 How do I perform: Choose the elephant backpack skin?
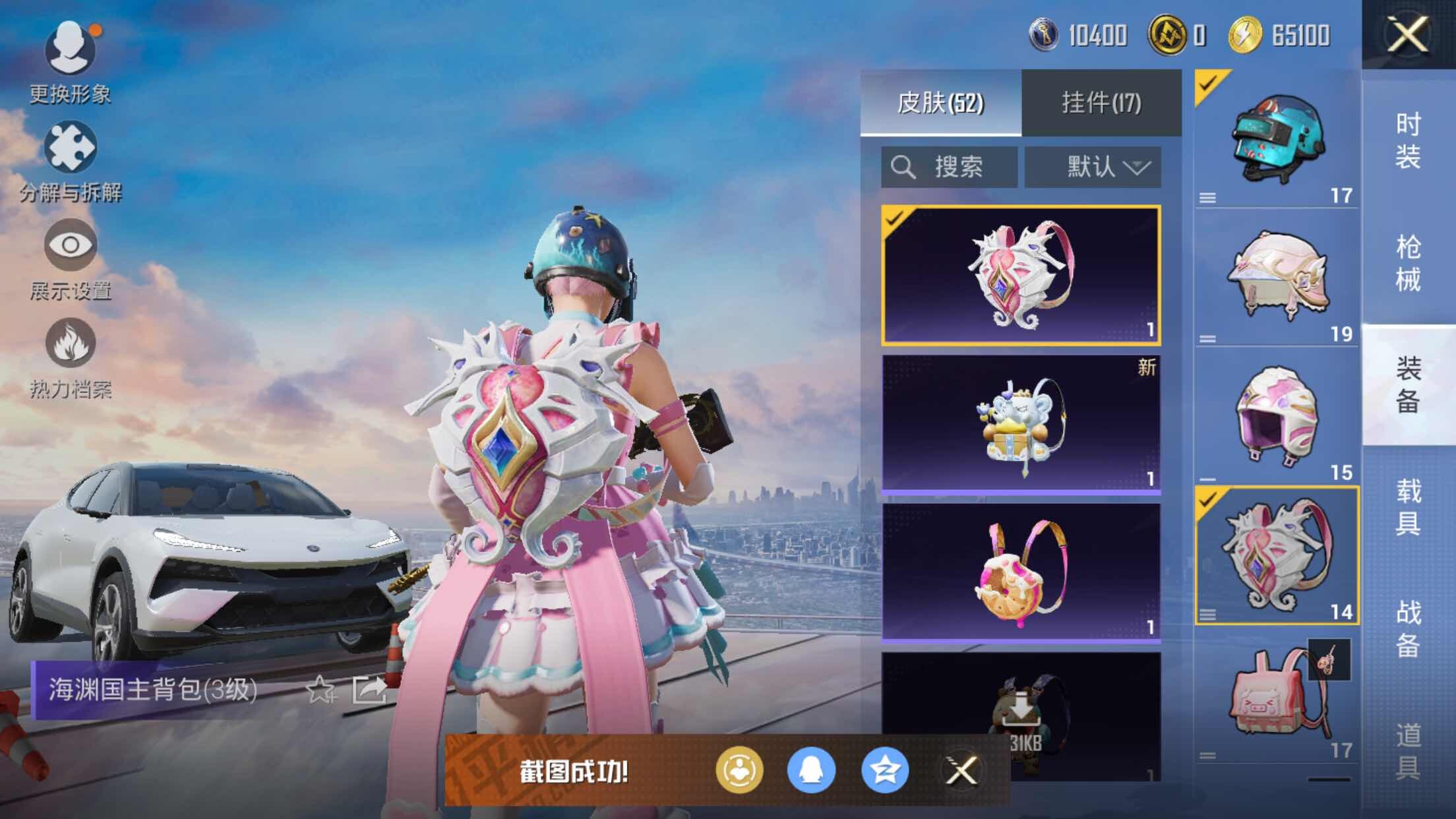[1021, 423]
